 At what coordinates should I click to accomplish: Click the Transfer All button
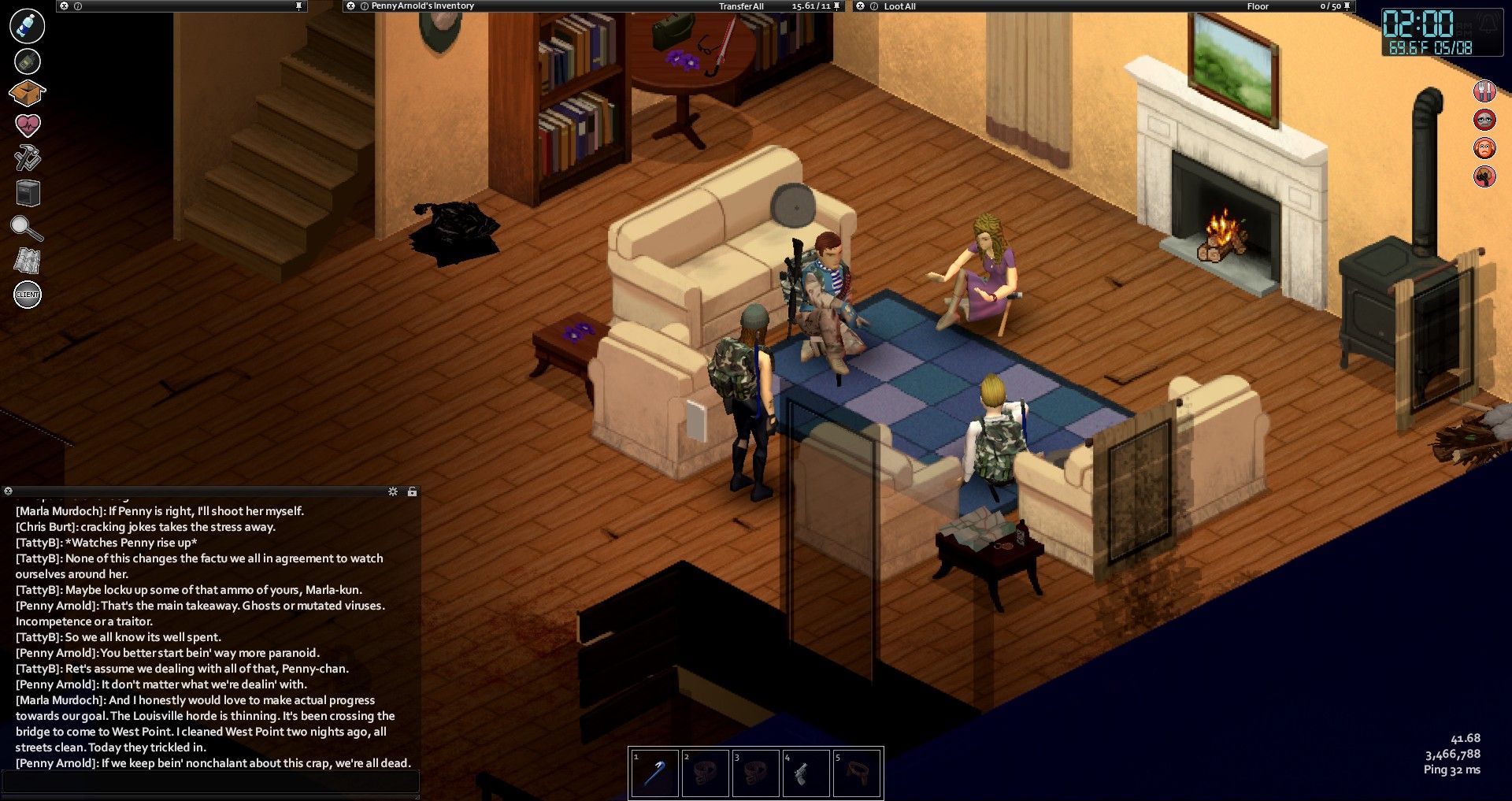click(x=741, y=6)
